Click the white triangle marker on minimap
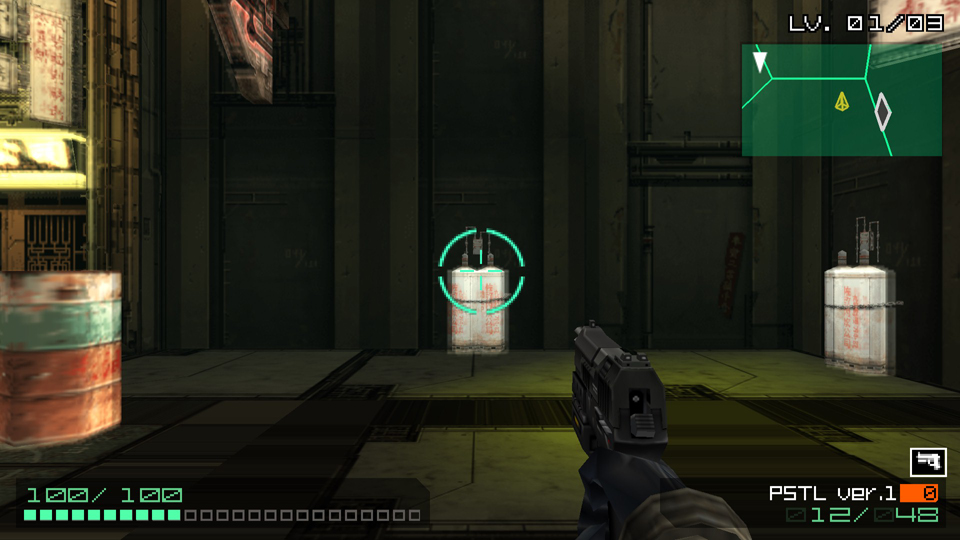 click(x=761, y=63)
